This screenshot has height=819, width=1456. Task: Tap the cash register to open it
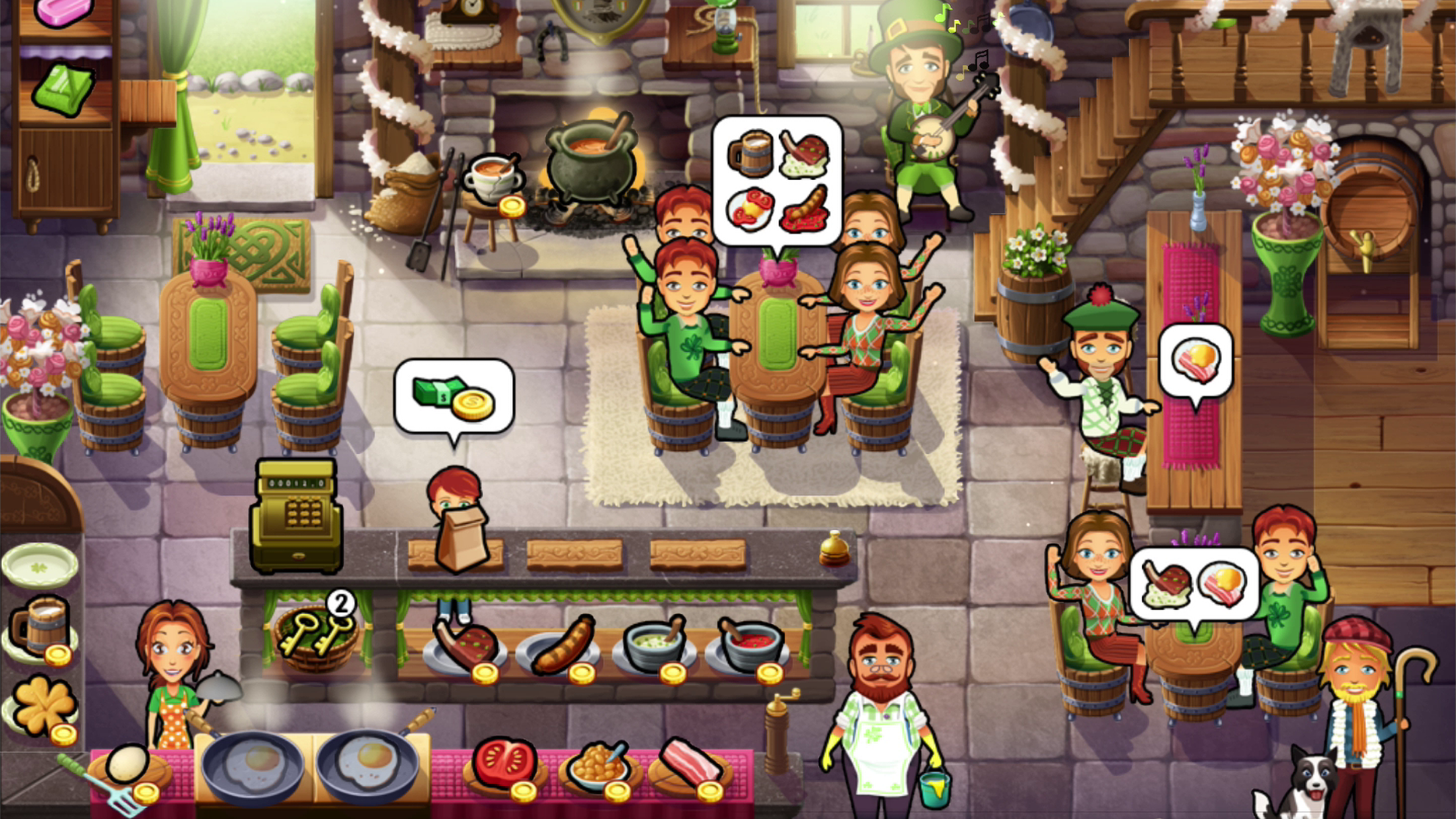pyautogui.click(x=298, y=510)
